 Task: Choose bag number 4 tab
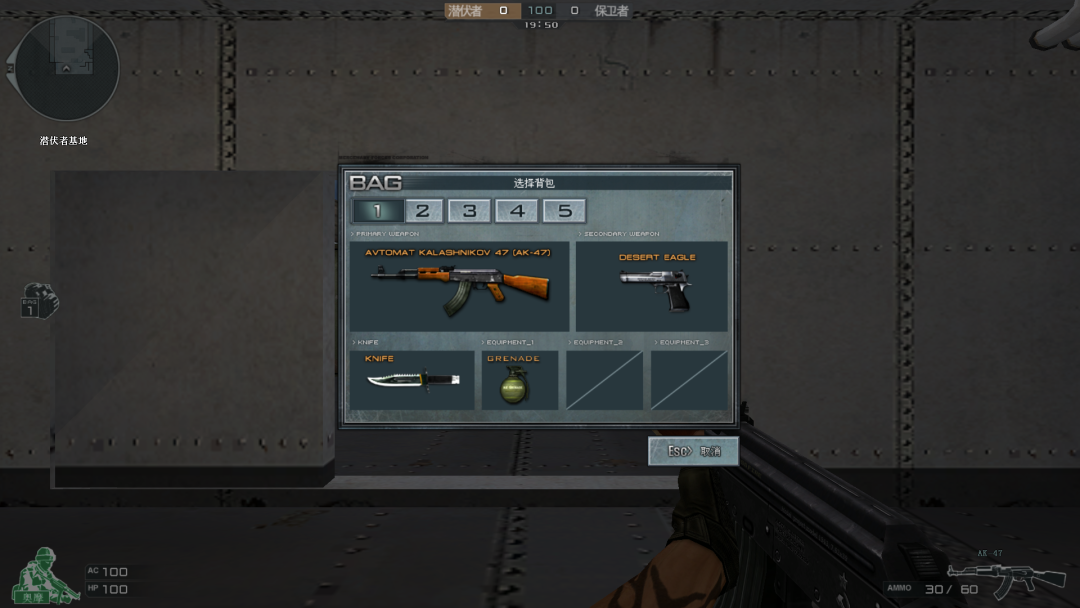coord(517,211)
